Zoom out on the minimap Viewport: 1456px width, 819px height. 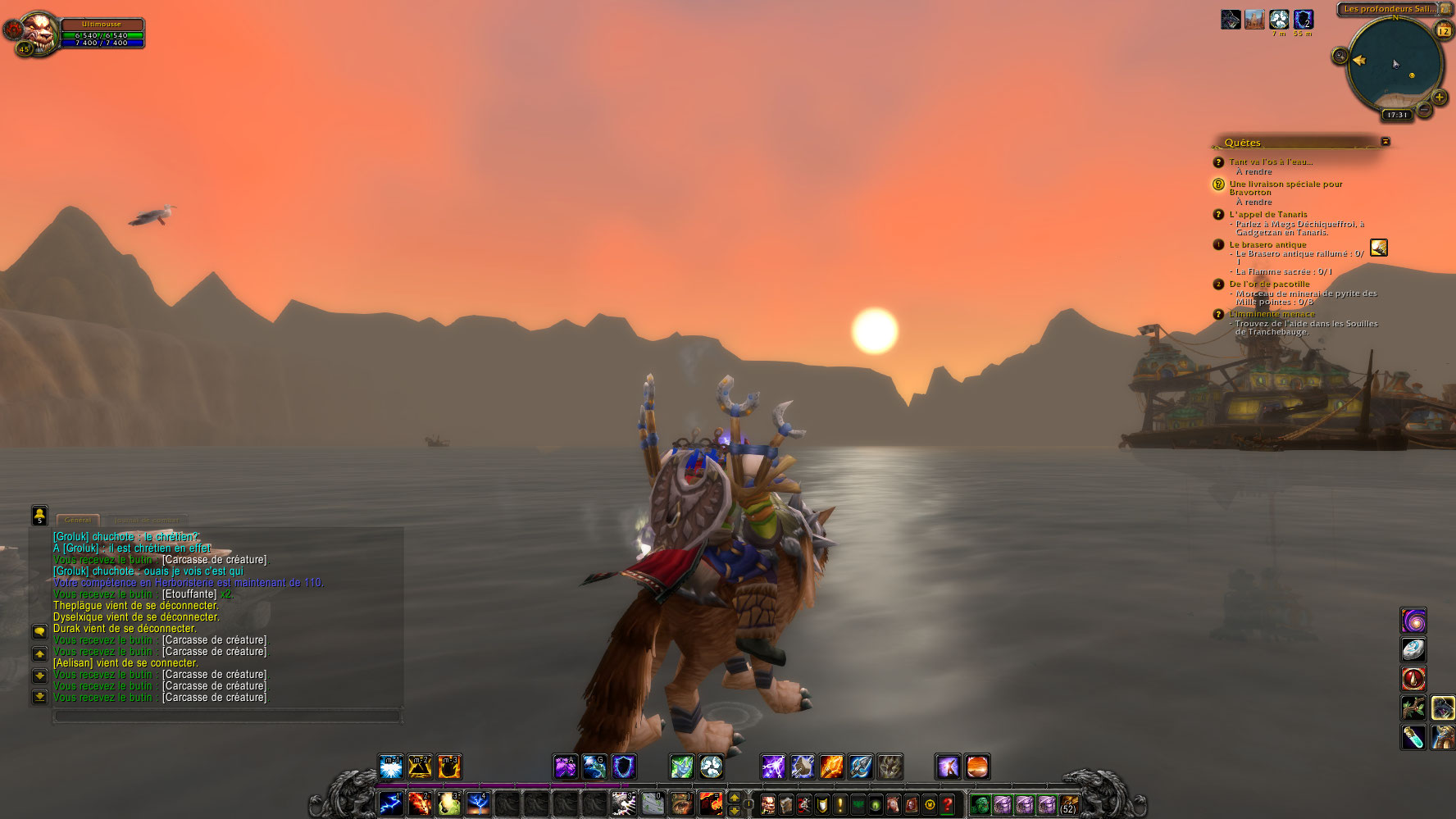pyautogui.click(x=1424, y=109)
